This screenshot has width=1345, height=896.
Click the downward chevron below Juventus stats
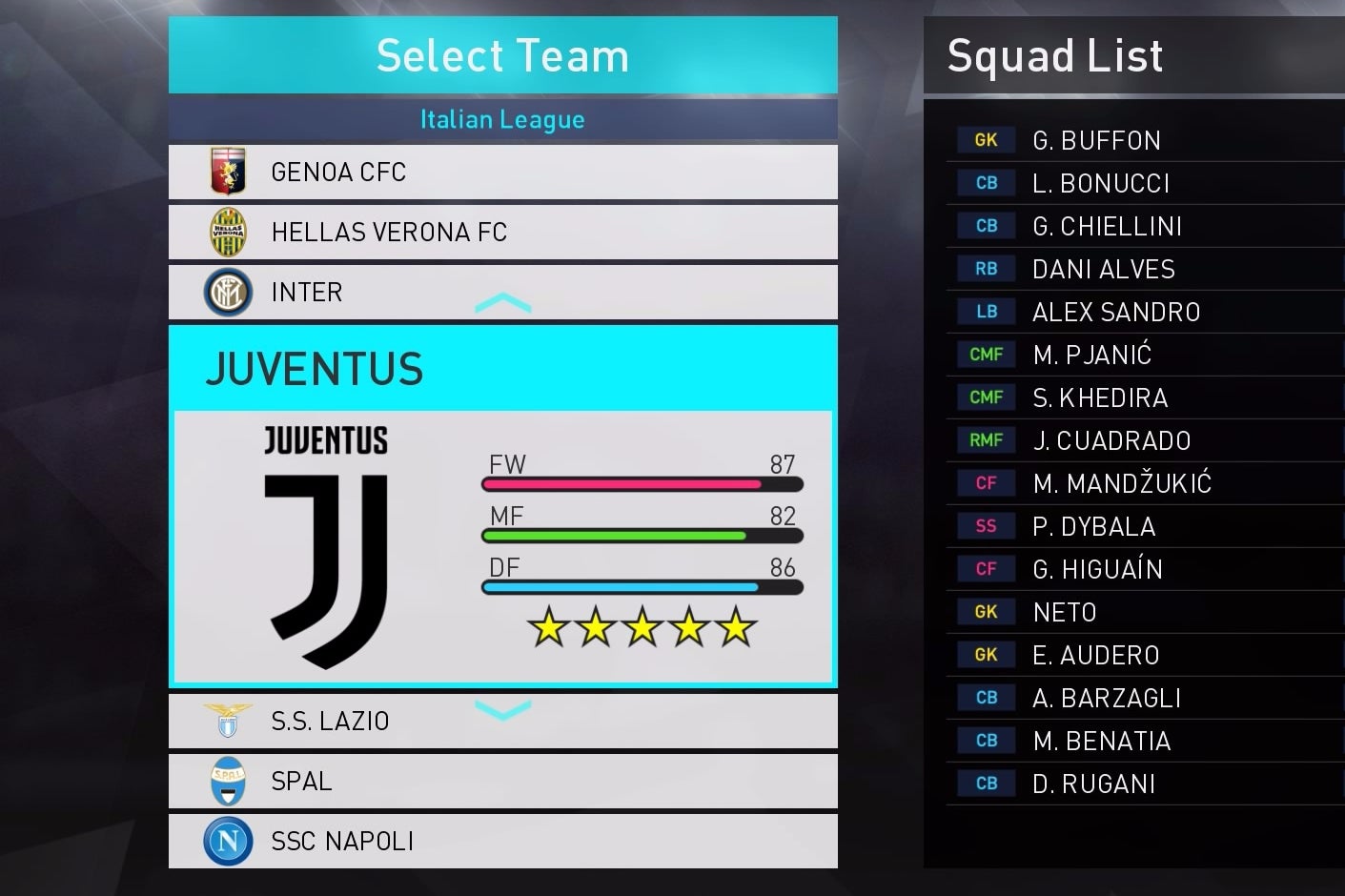[502, 711]
